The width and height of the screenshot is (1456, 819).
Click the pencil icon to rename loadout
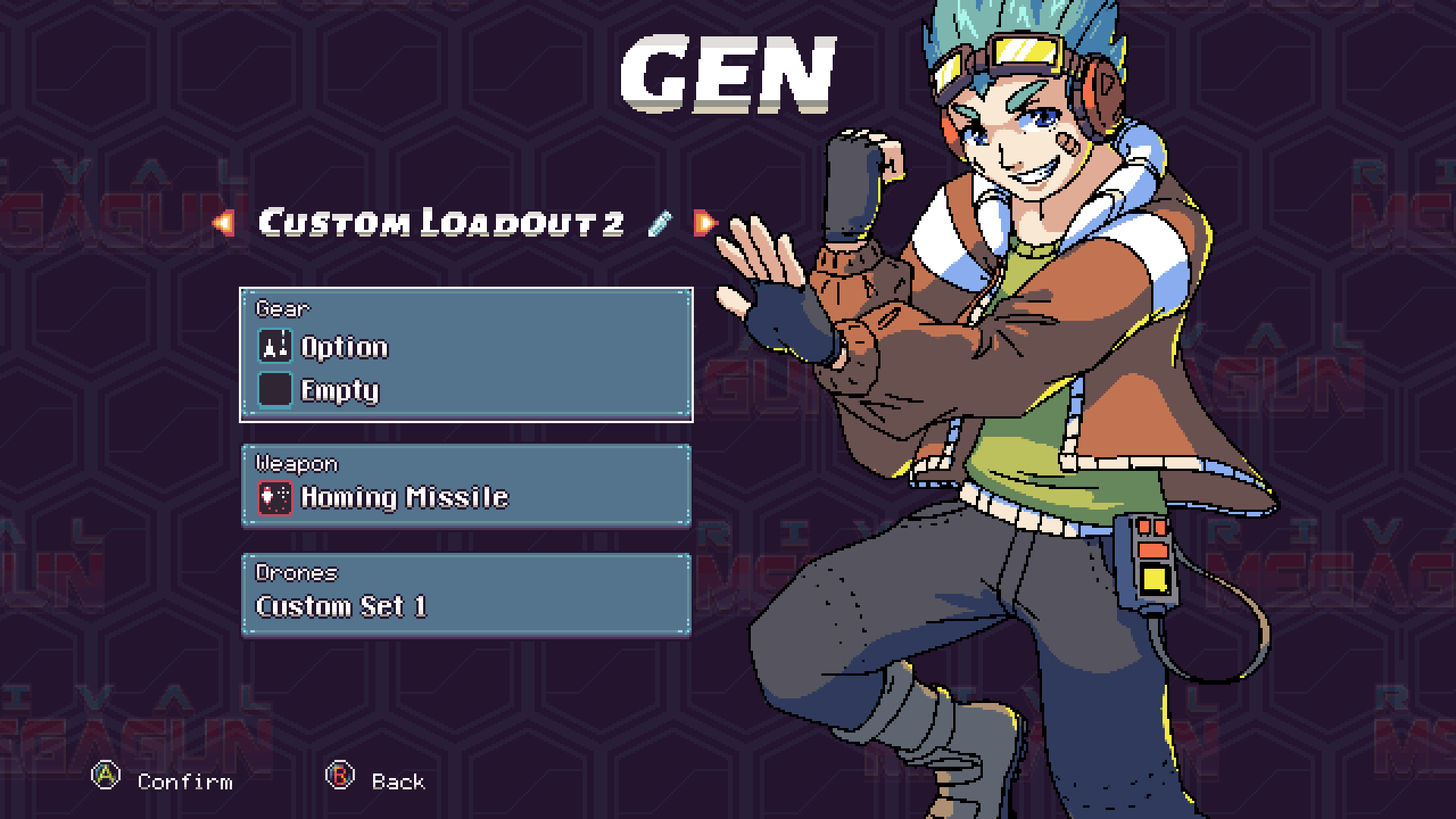click(659, 221)
